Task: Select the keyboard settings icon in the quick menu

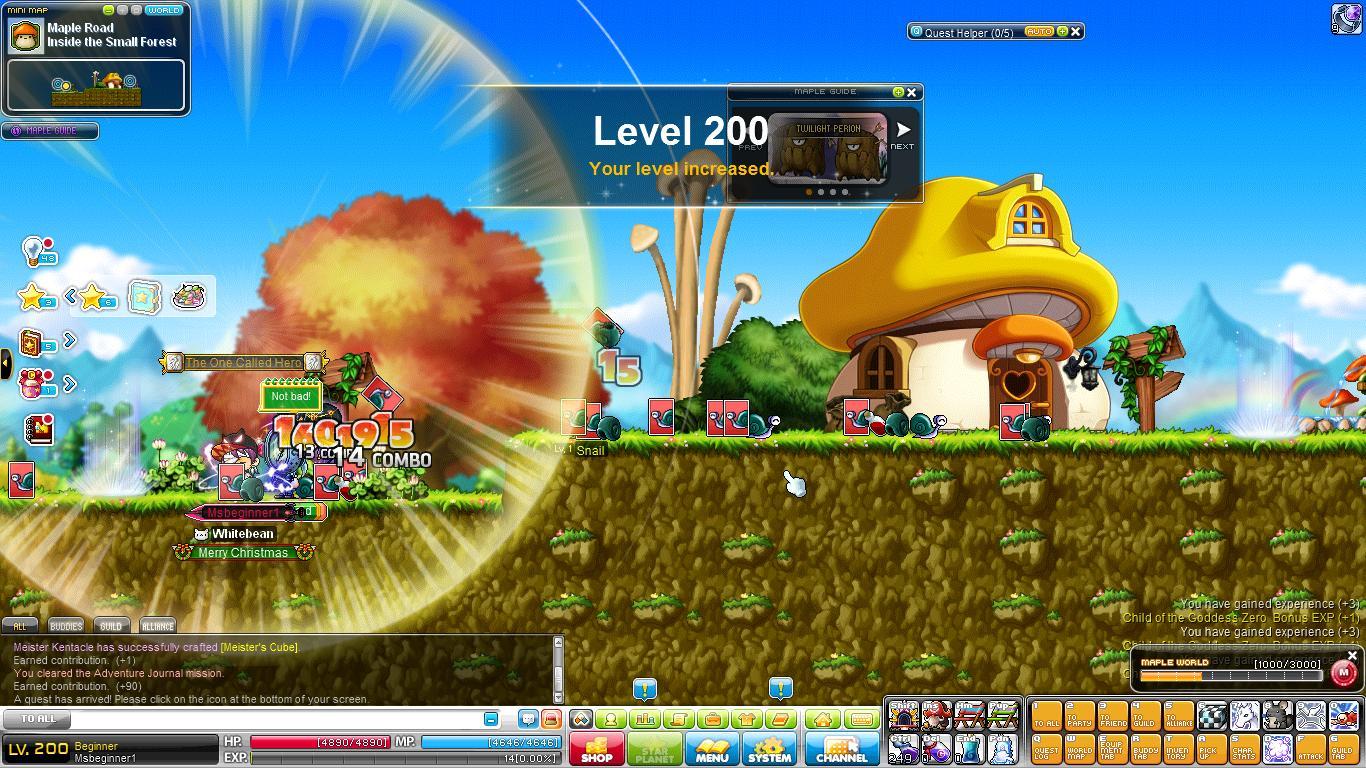Action: (x=862, y=719)
